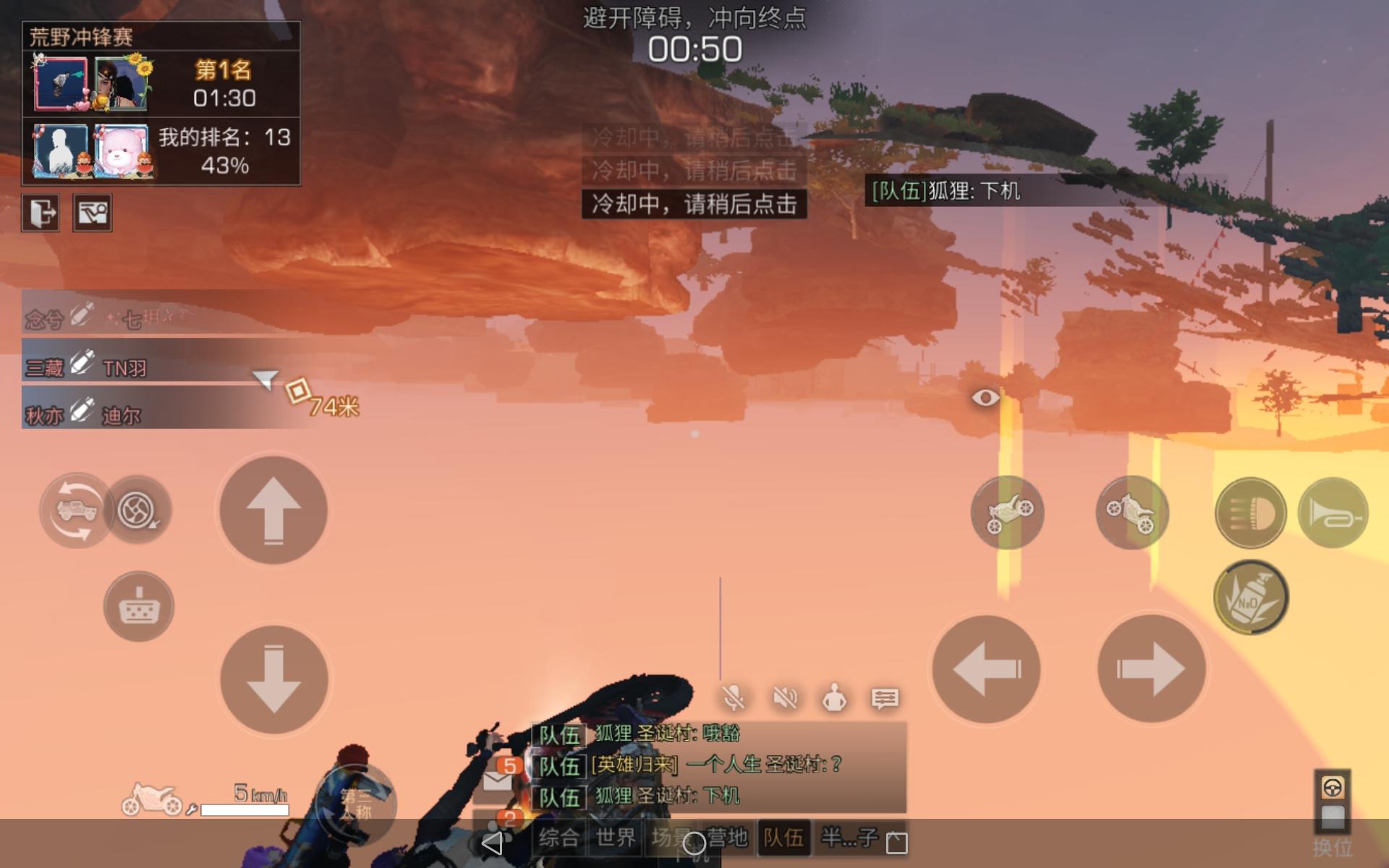1389x868 pixels.
Task: Mute the voice speaker
Action: coord(785,698)
